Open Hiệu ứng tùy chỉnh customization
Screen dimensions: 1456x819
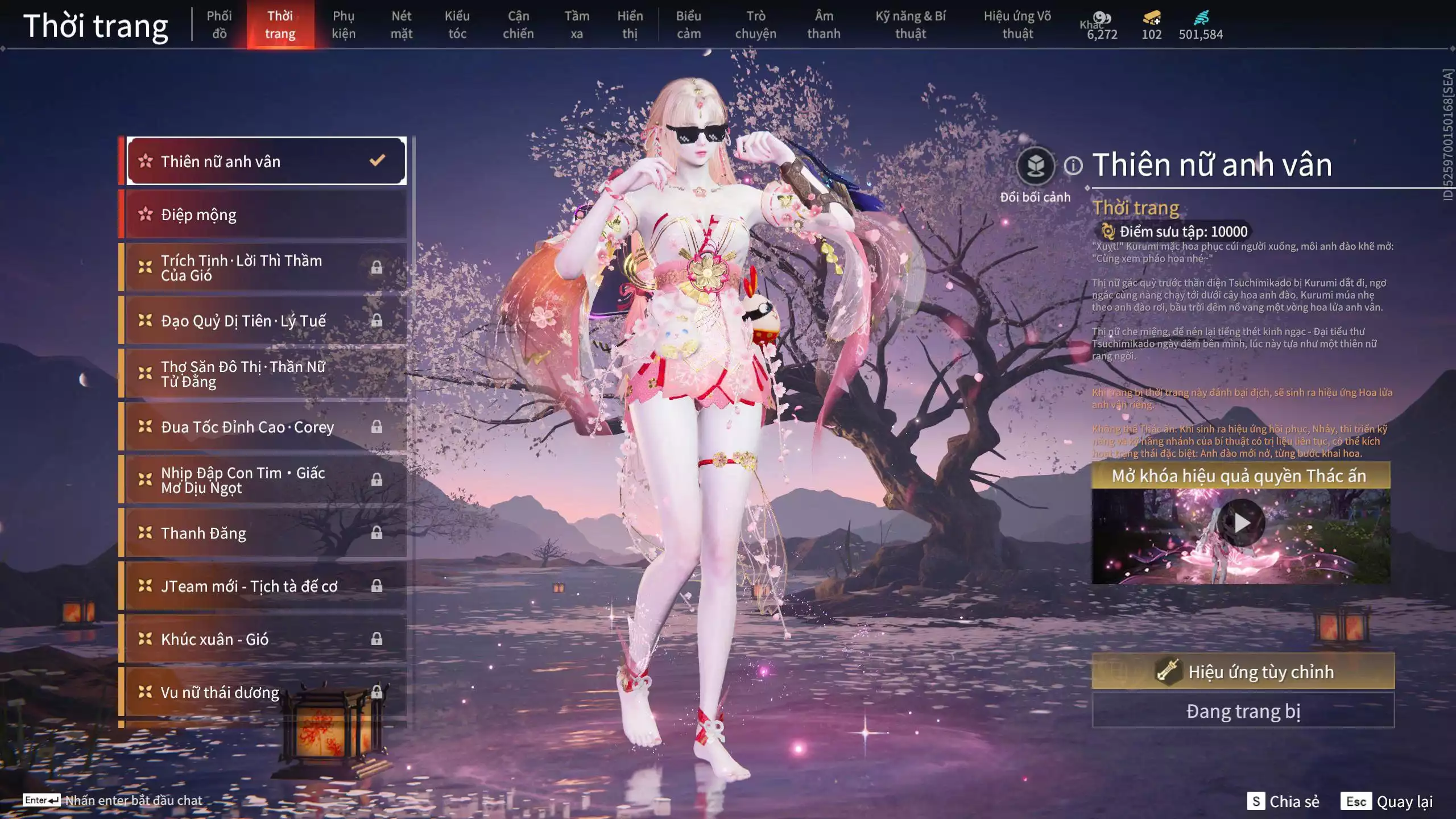(1243, 672)
